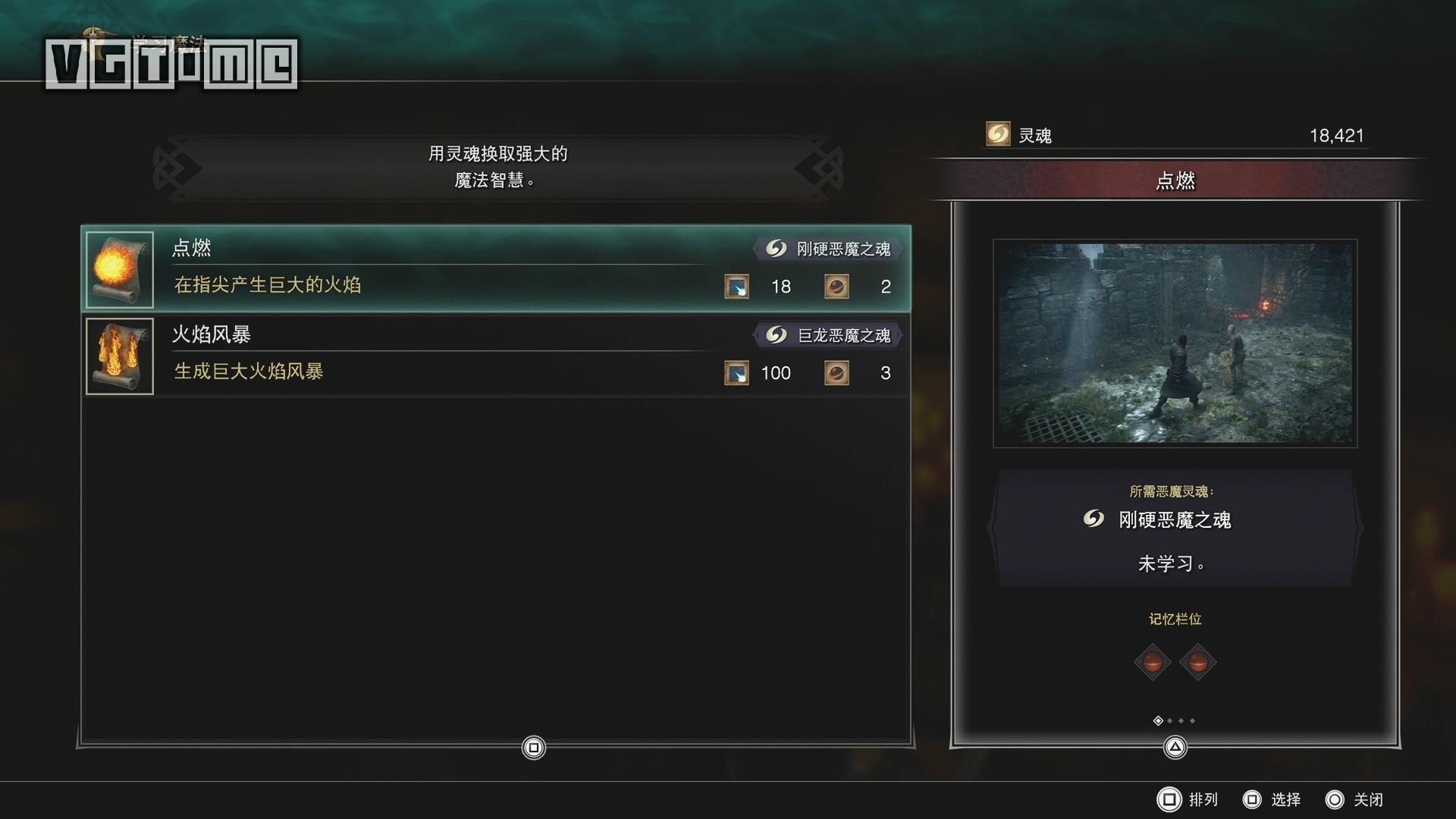Click the 点燃 fireball scroll icon
The height and width of the screenshot is (819, 1456).
[120, 269]
